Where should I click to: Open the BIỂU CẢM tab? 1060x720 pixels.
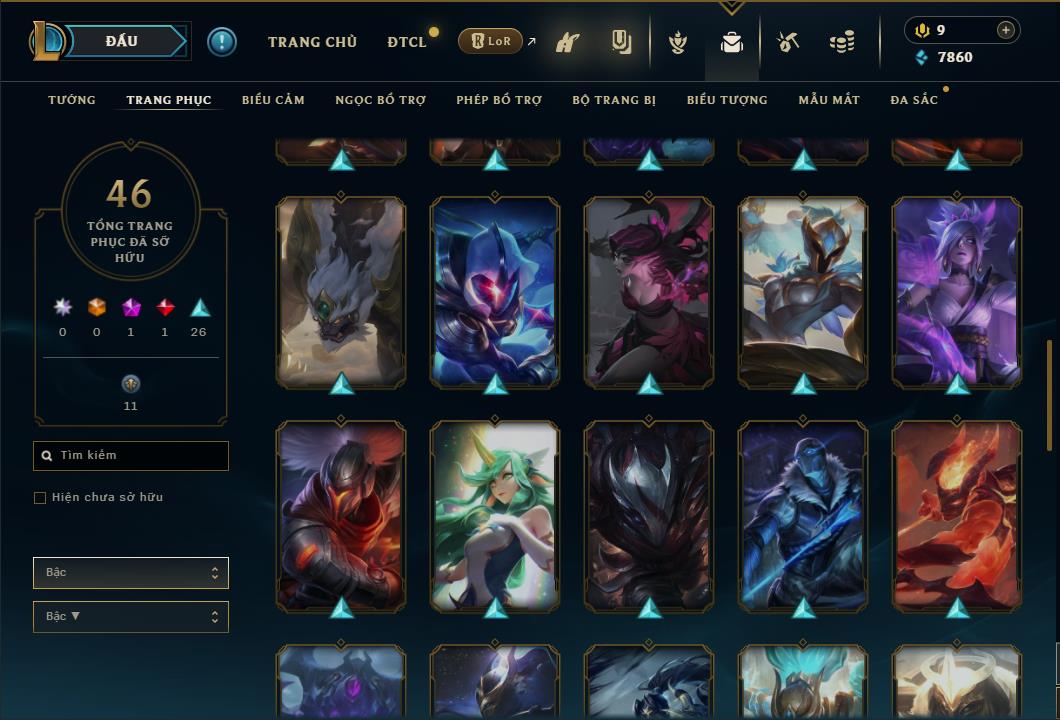point(273,100)
